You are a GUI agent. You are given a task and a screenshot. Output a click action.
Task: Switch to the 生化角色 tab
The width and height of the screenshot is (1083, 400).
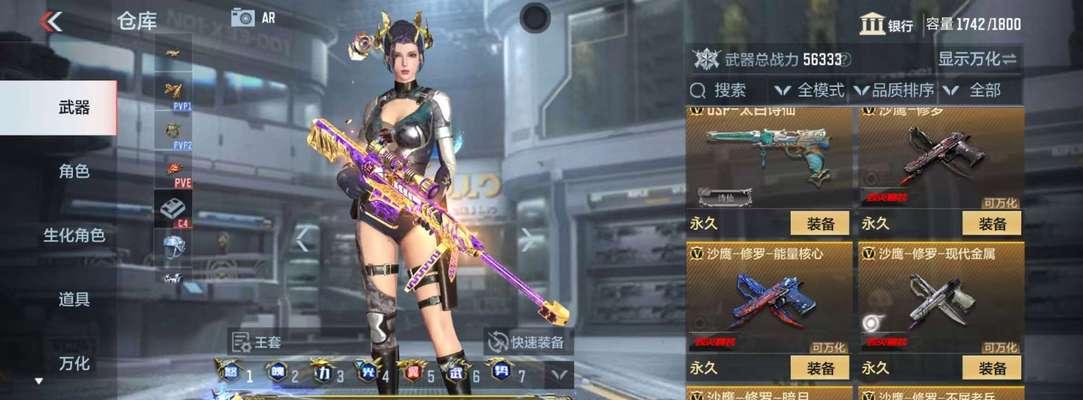[x=74, y=235]
